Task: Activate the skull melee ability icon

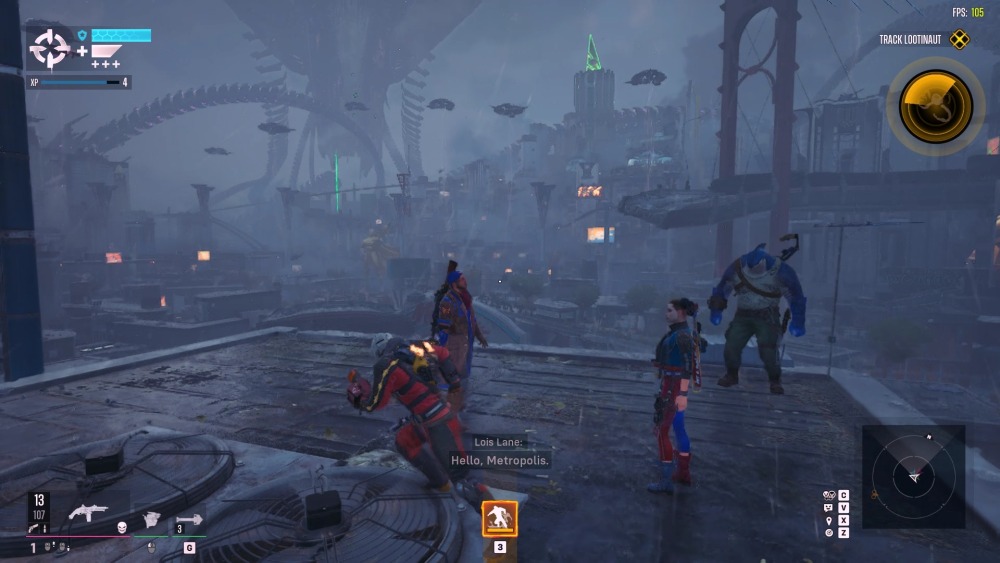Action: coord(121,526)
